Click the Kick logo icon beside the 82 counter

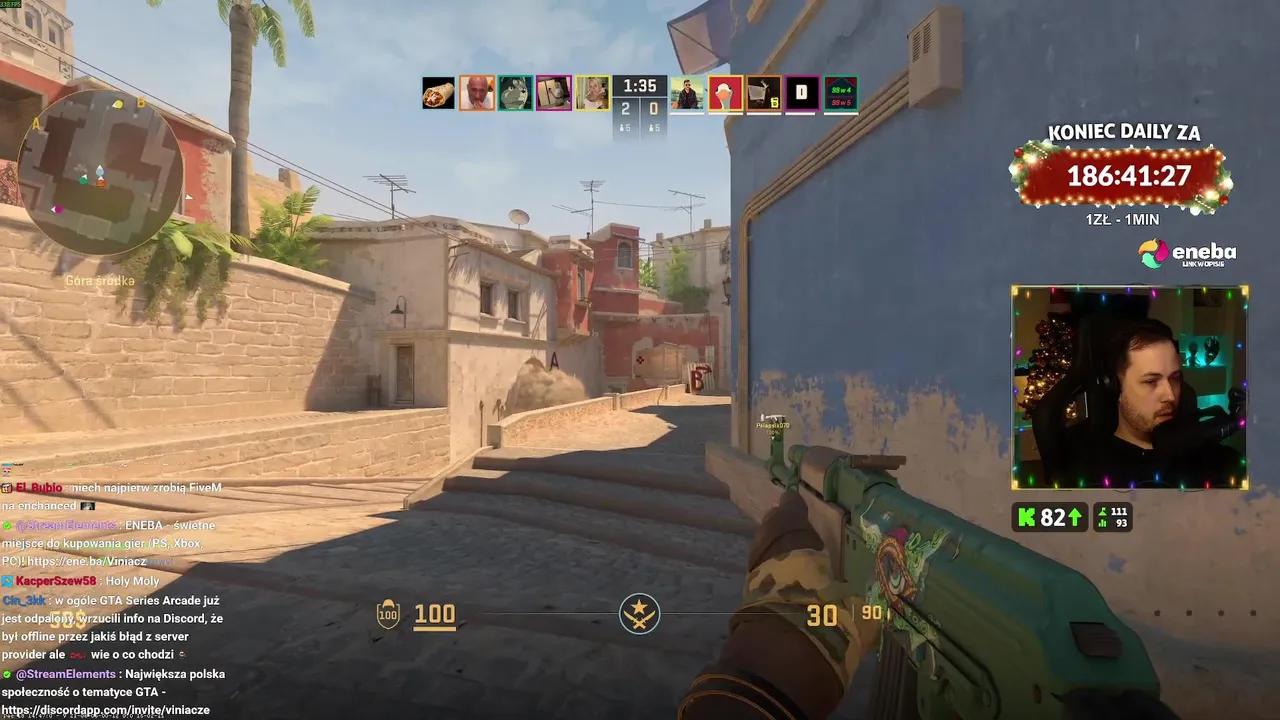point(1025,518)
